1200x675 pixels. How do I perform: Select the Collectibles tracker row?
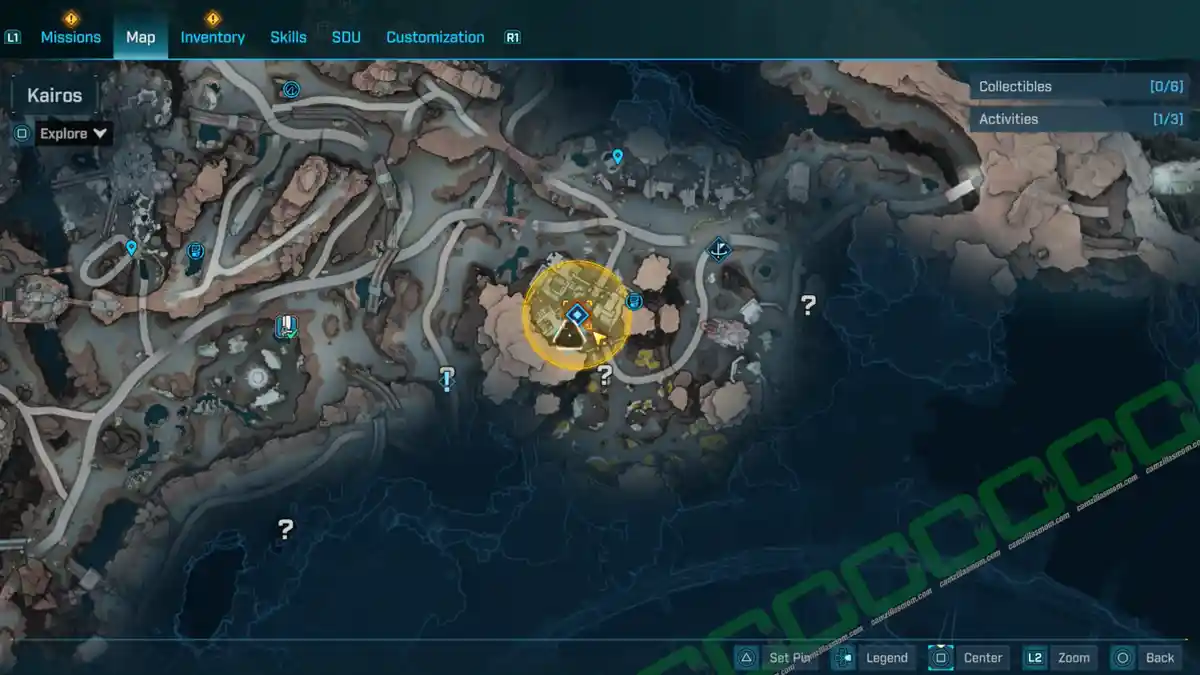(x=1080, y=87)
